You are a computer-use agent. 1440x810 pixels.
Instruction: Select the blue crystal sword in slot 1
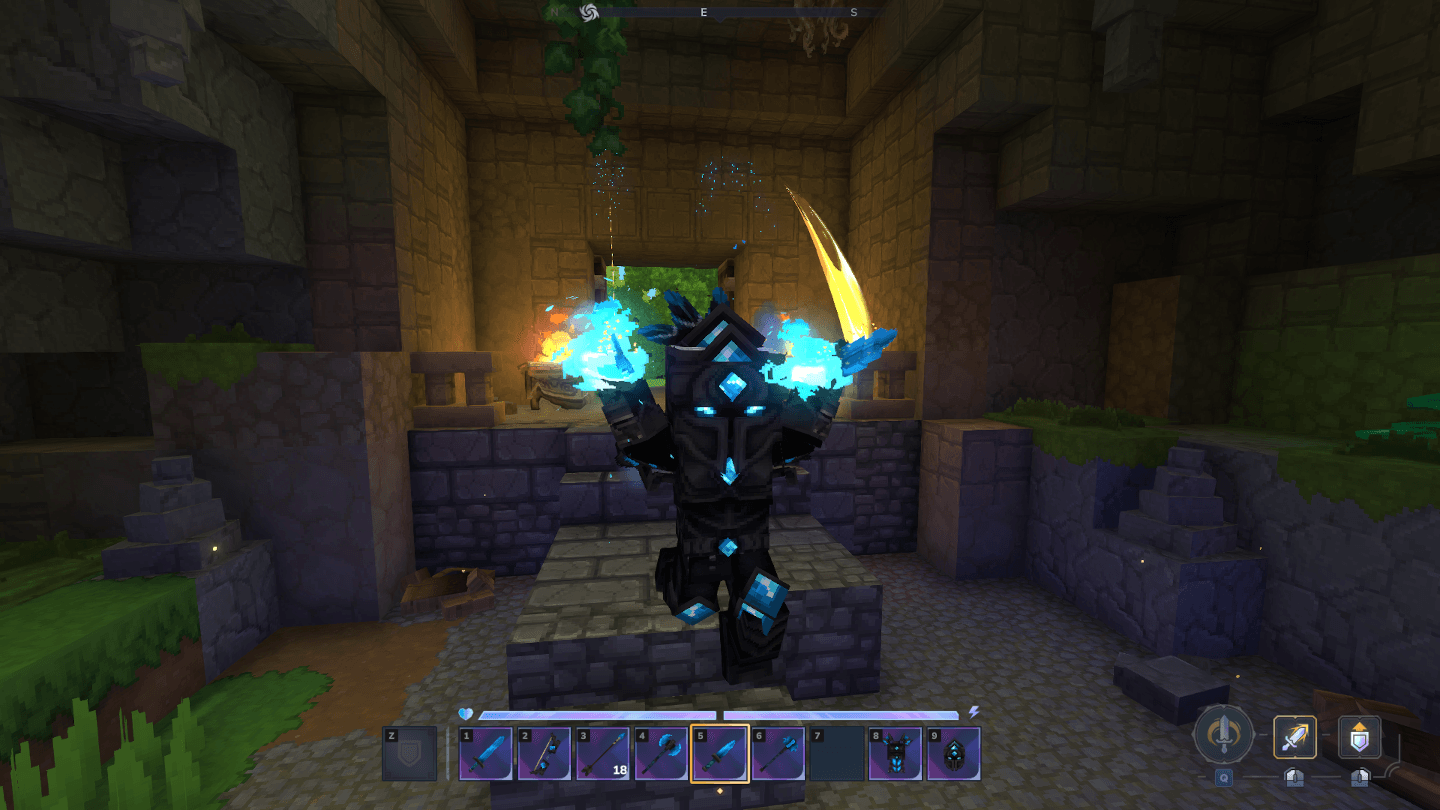[487, 754]
